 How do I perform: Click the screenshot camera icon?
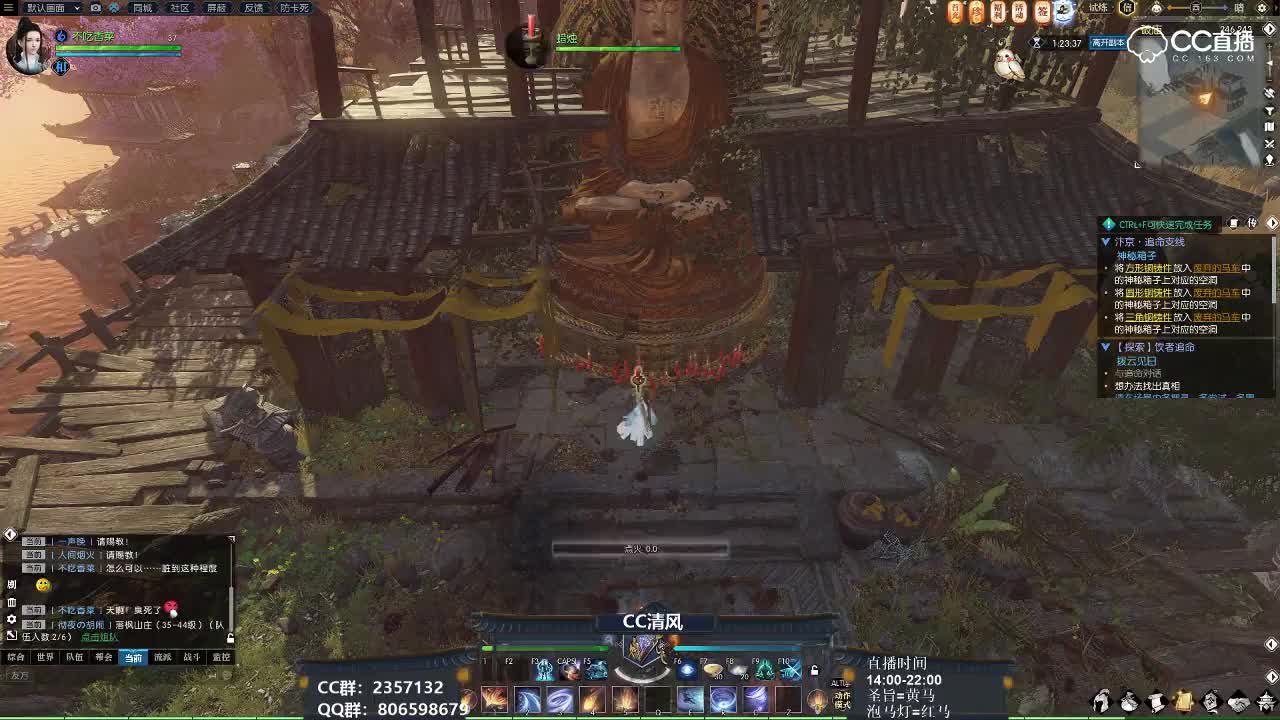[x=95, y=8]
